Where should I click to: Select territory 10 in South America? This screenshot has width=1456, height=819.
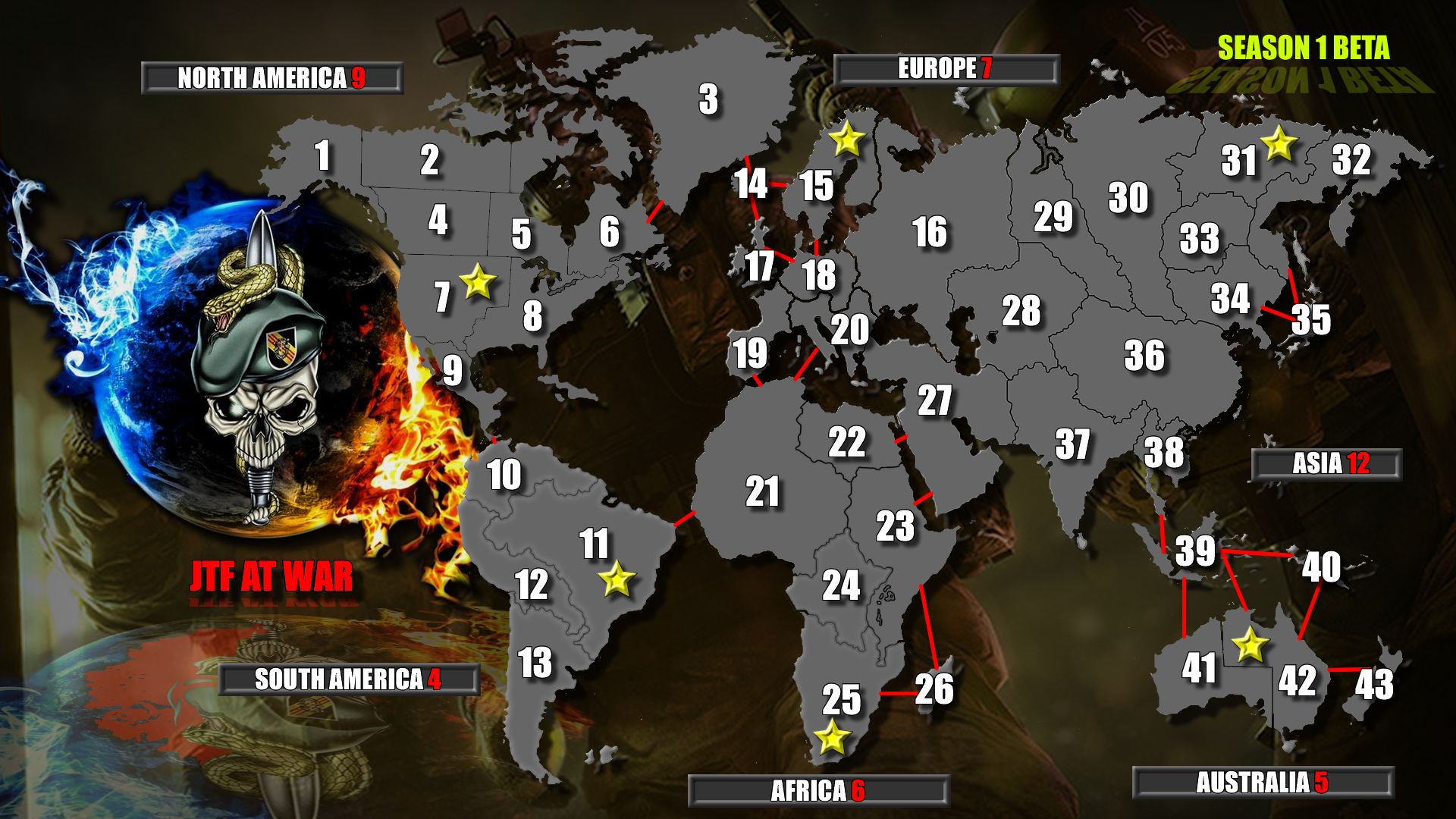pyautogui.click(x=504, y=475)
